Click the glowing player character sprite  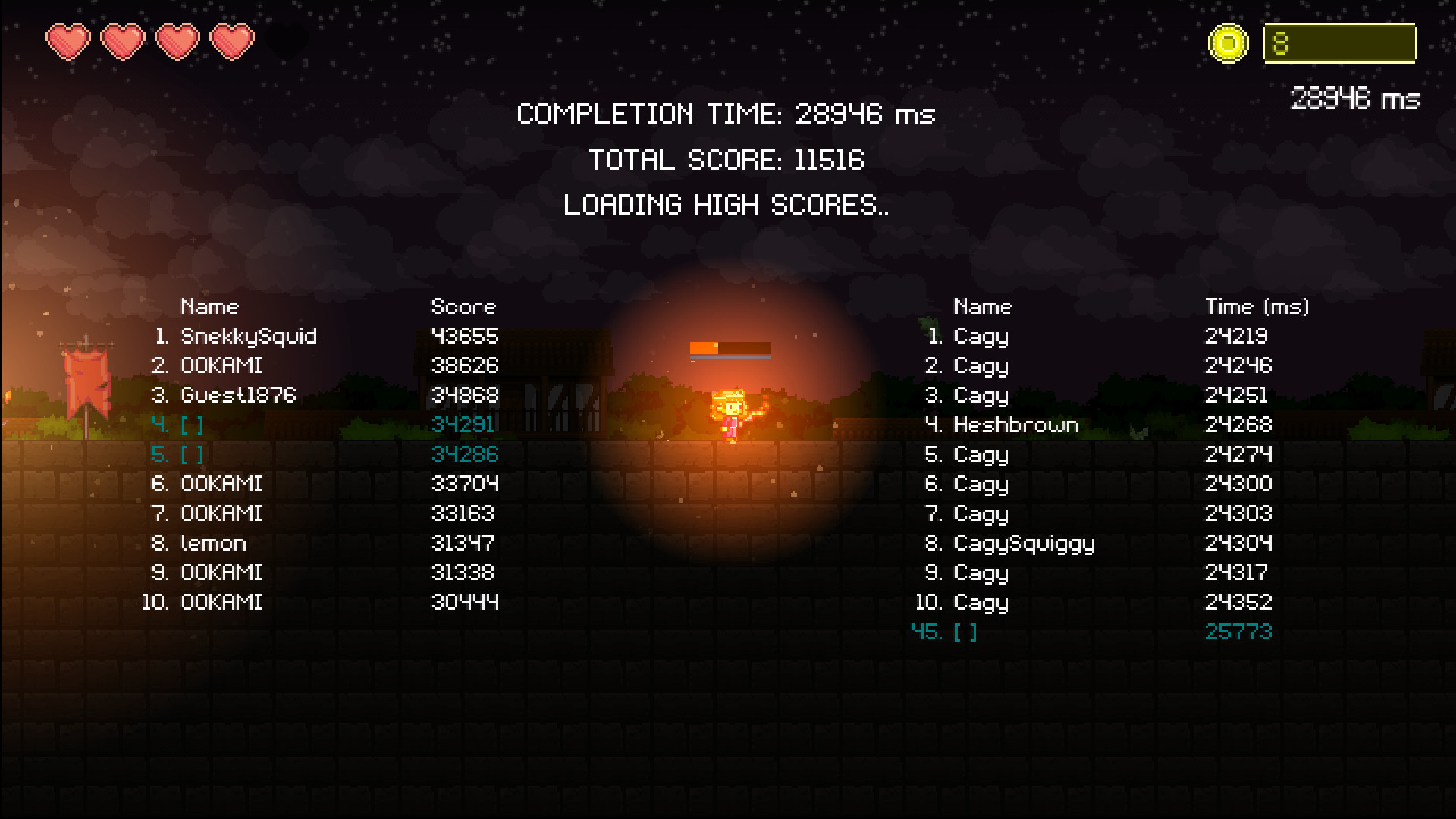(x=730, y=413)
